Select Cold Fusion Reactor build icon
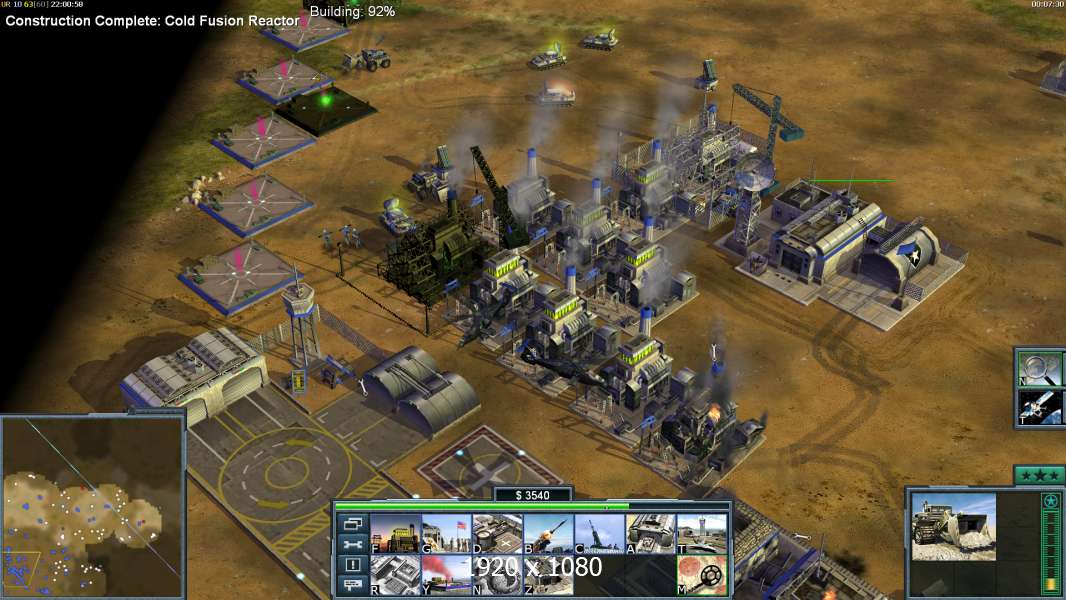Image resolution: width=1066 pixels, height=600 pixels. point(394,534)
